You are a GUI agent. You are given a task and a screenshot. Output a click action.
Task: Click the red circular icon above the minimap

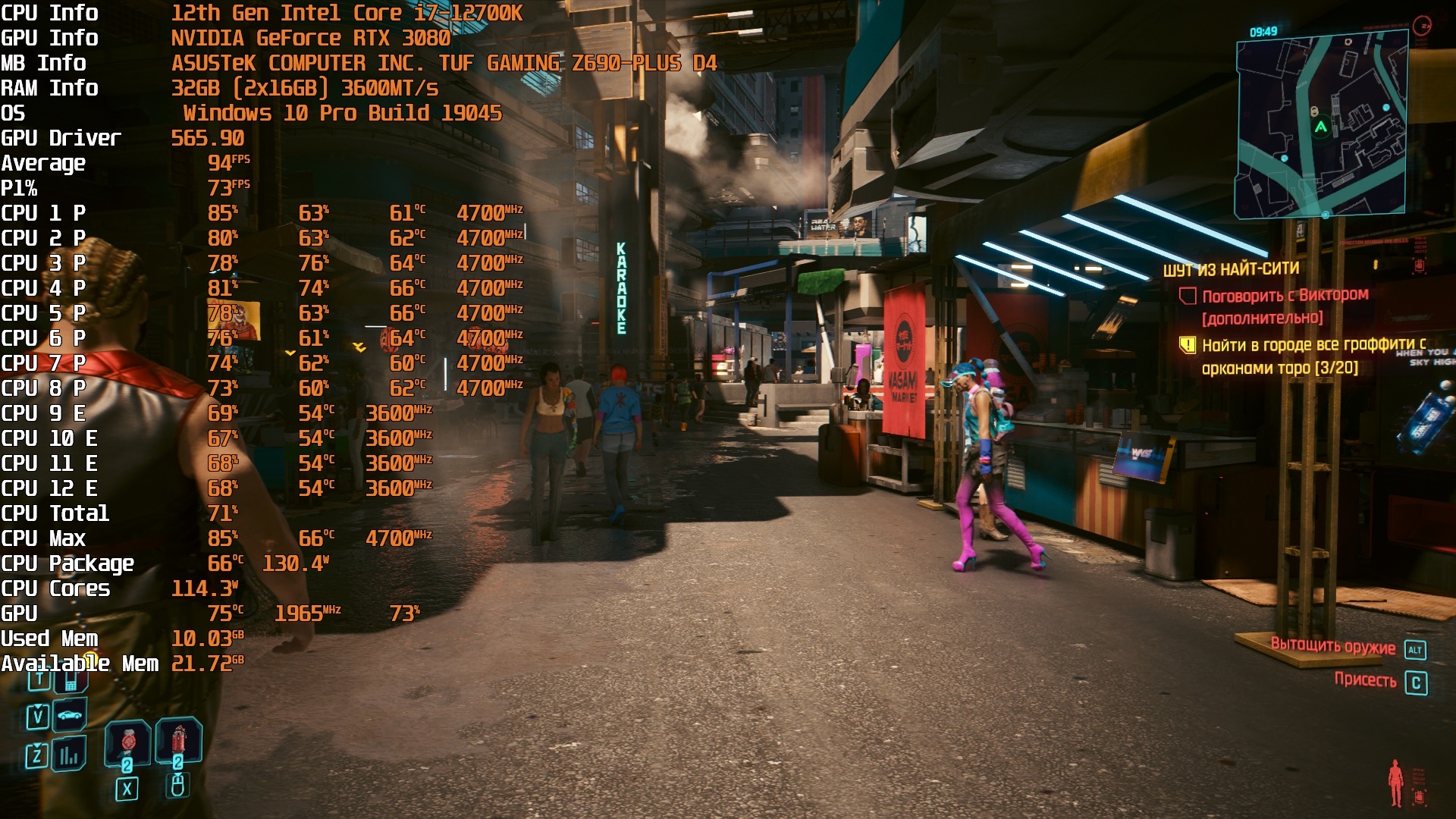pyautogui.click(x=1422, y=26)
